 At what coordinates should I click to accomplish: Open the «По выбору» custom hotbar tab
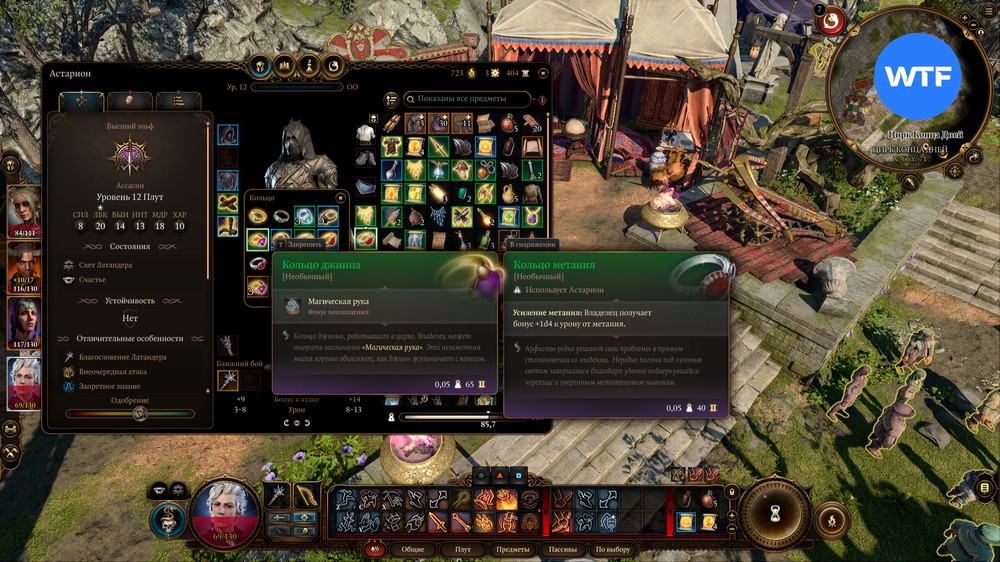[x=612, y=549]
